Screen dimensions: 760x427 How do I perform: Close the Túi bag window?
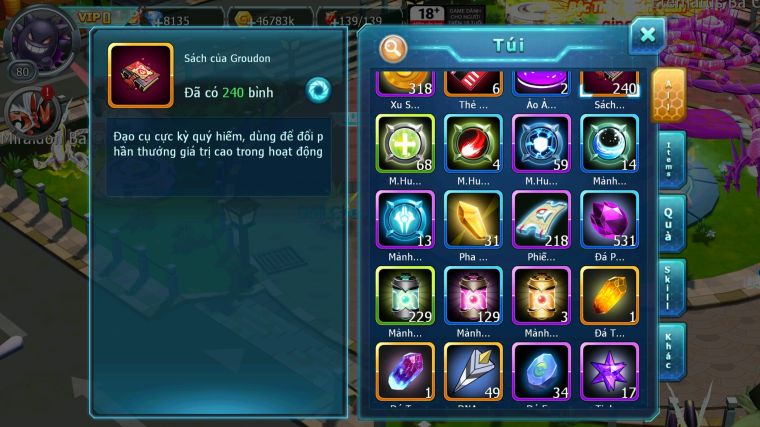[647, 36]
